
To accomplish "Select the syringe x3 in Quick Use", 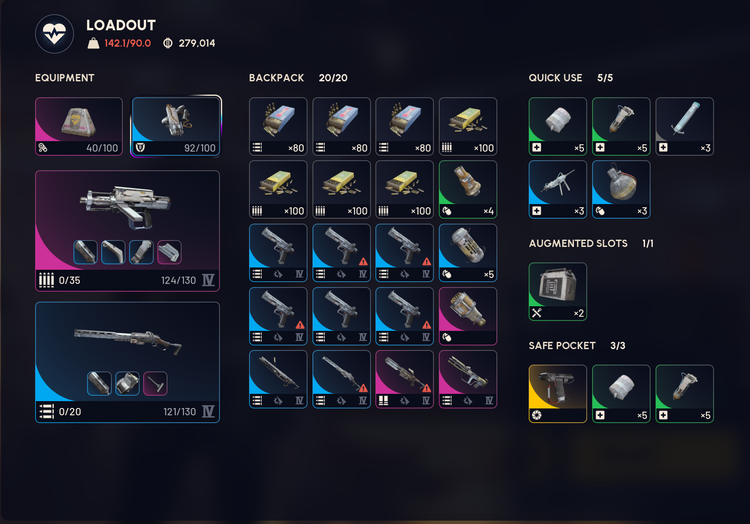I will pos(684,126).
